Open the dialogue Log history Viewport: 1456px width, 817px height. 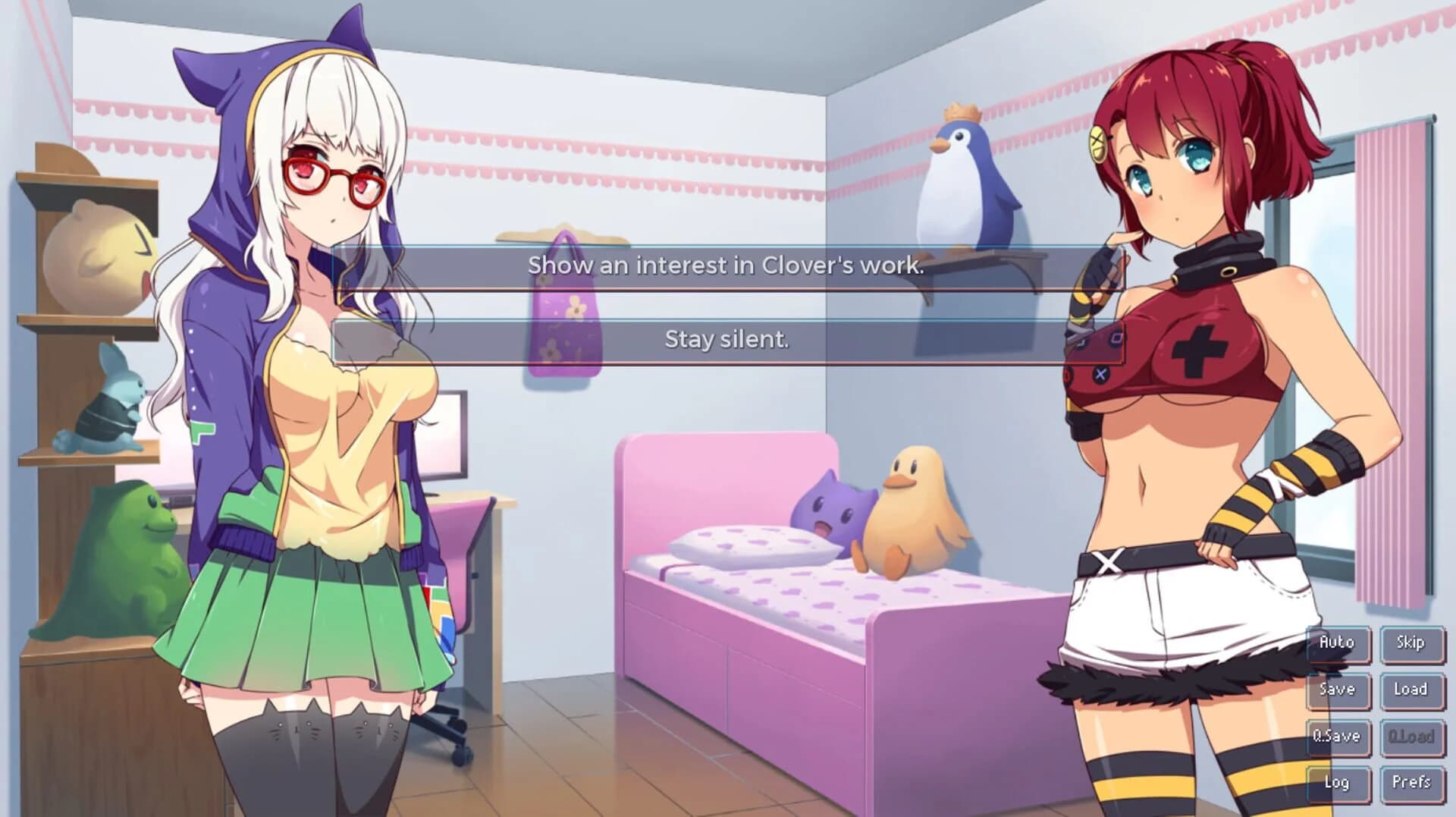point(1338,781)
